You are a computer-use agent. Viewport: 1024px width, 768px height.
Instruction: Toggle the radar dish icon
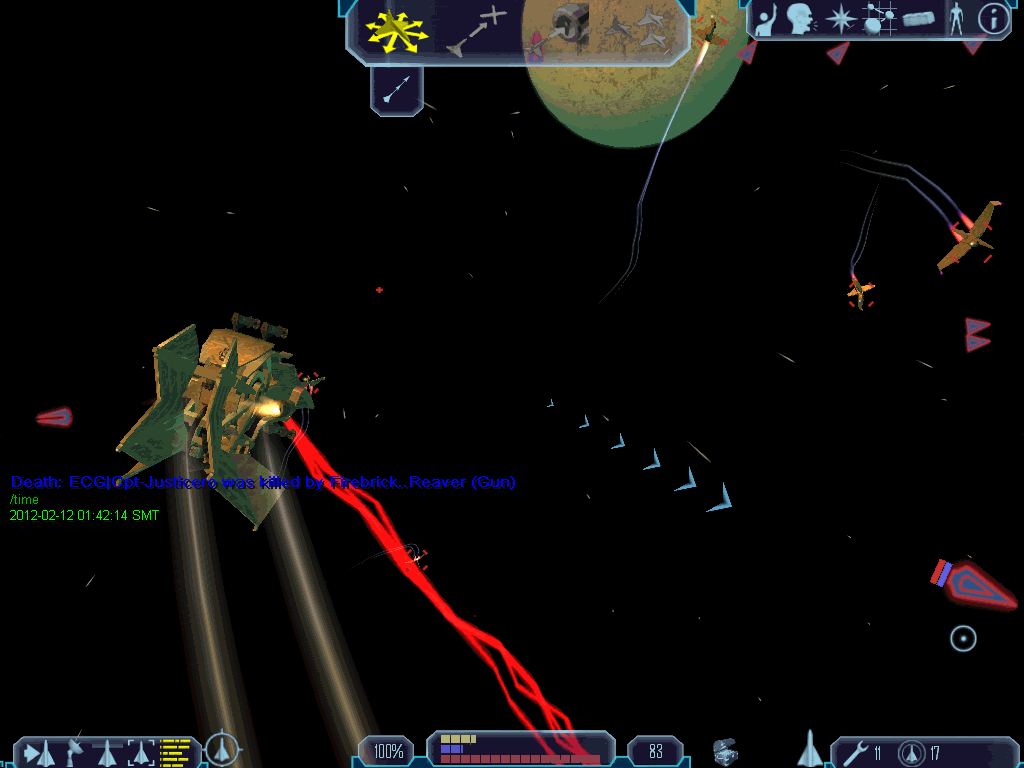click(73, 751)
